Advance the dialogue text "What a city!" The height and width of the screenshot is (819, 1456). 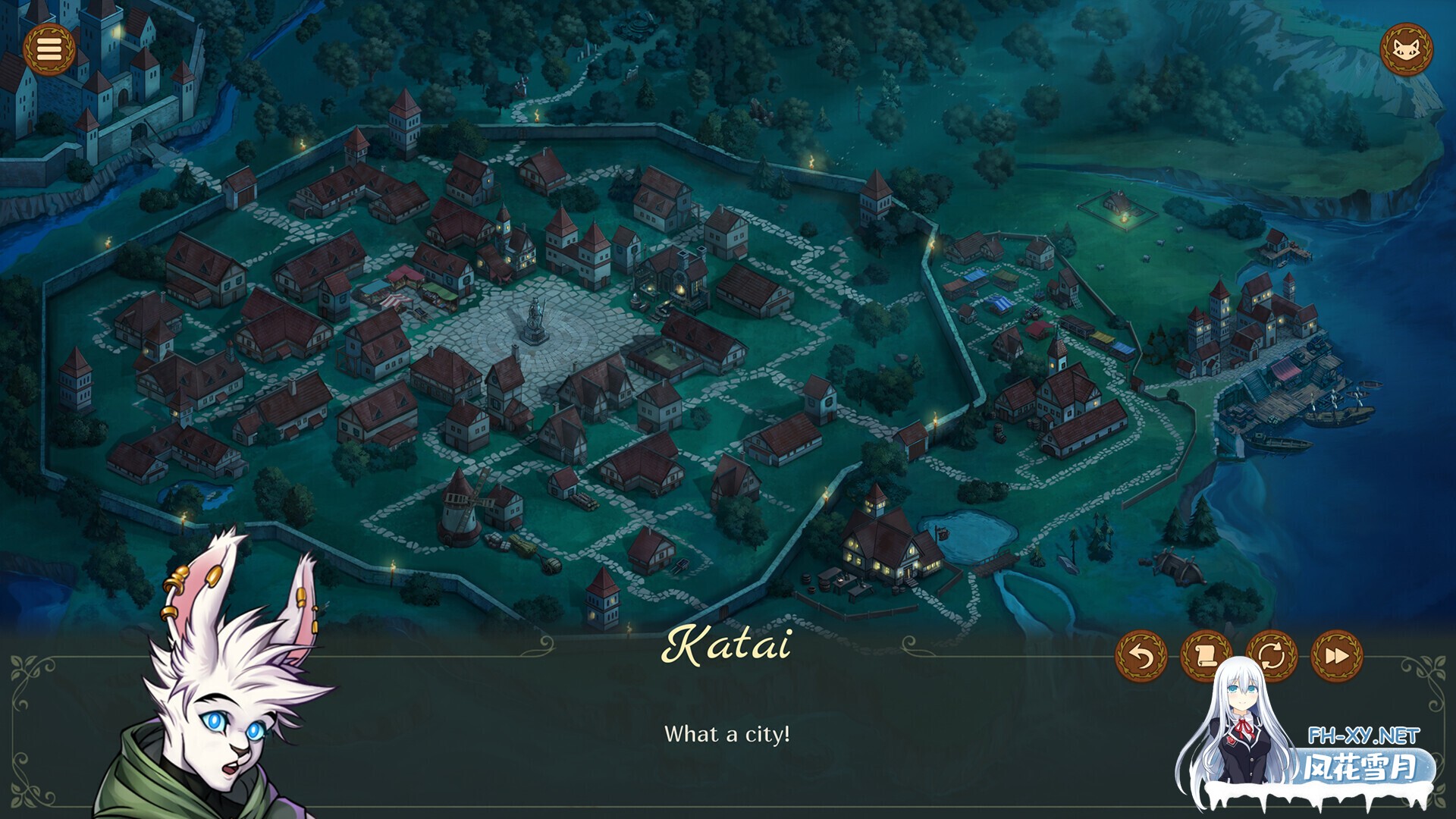(726, 734)
